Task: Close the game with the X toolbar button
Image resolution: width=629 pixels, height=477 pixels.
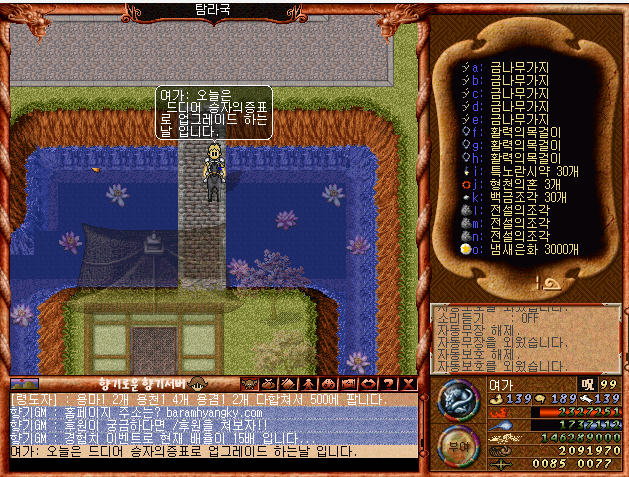Action: coord(408,383)
